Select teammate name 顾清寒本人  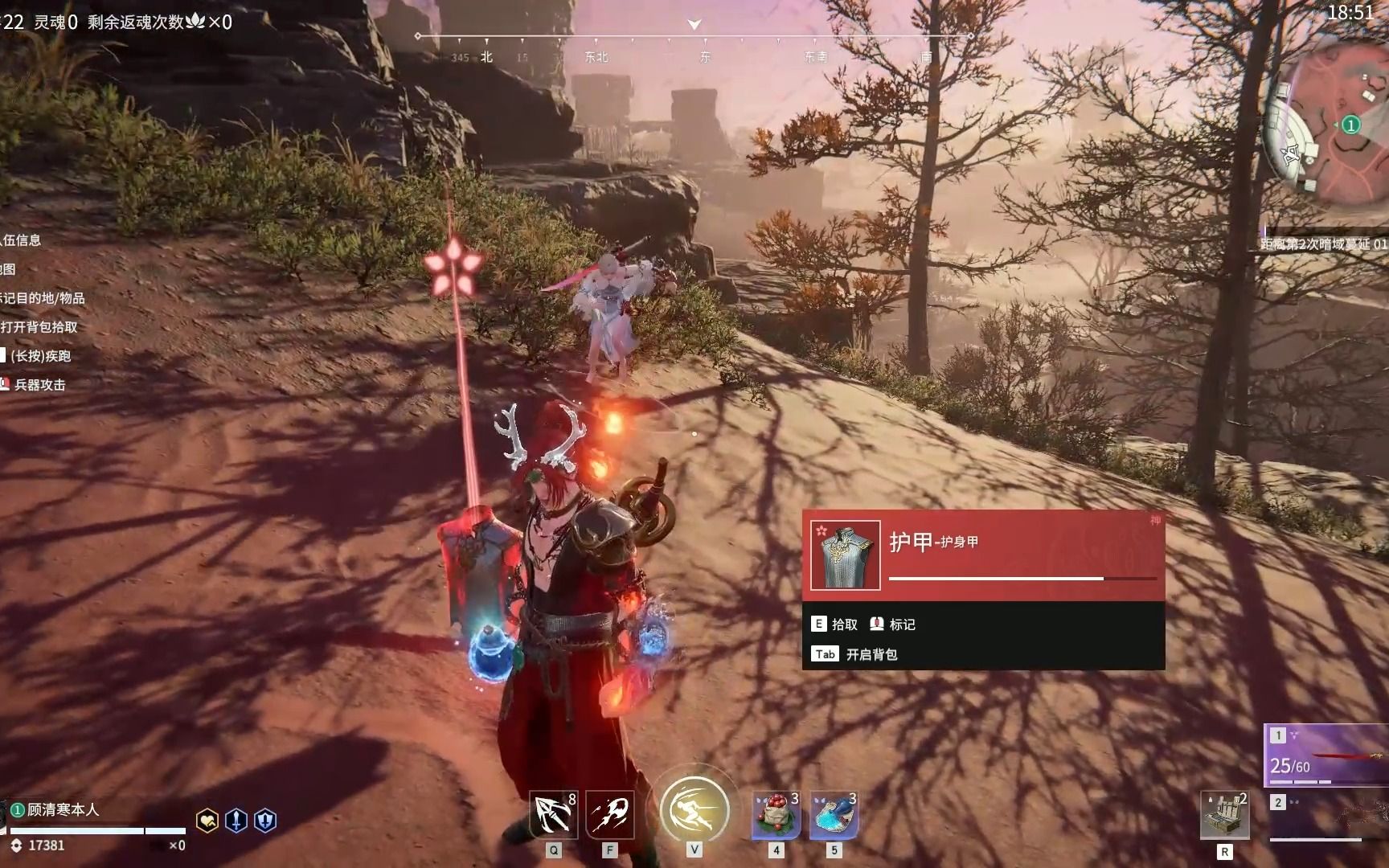point(63,809)
